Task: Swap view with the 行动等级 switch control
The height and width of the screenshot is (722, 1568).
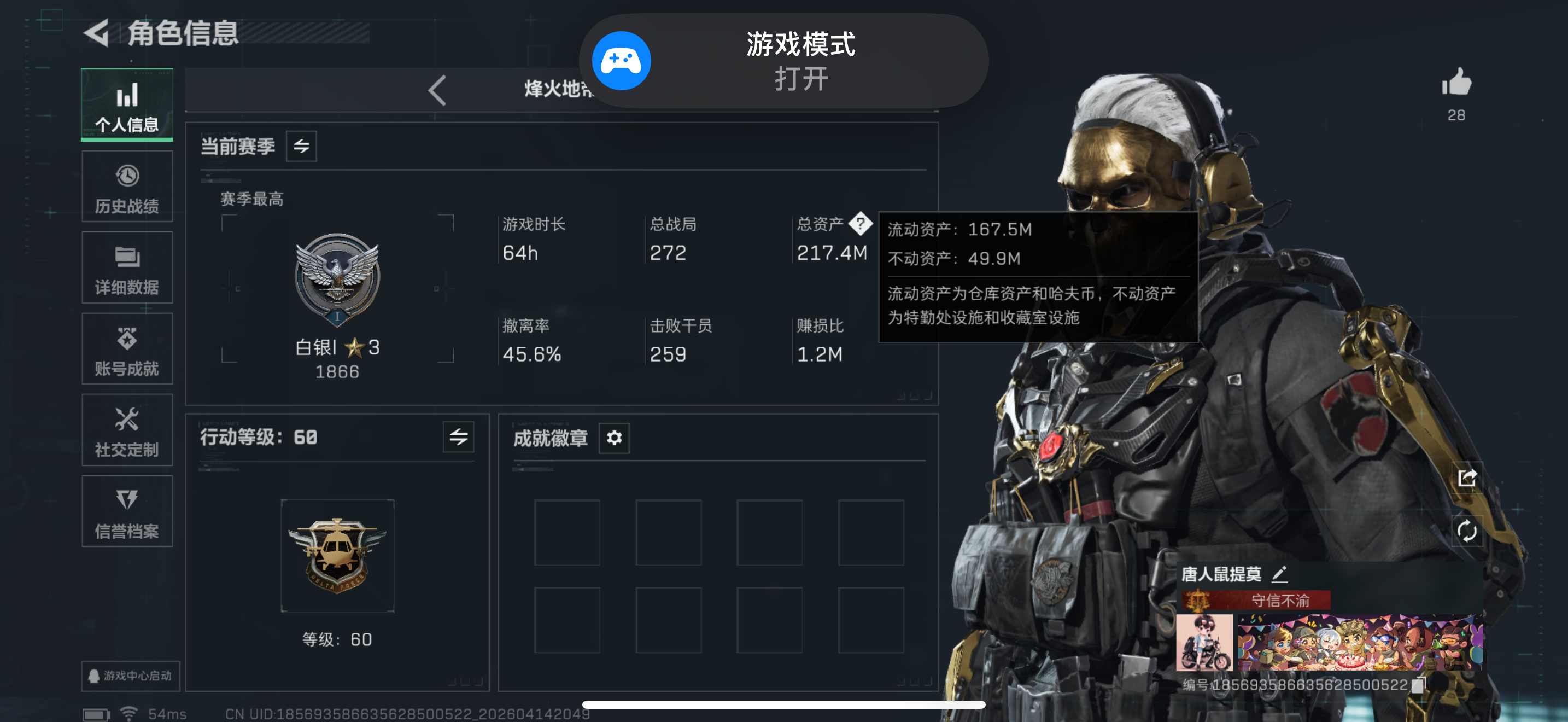Action: click(460, 437)
